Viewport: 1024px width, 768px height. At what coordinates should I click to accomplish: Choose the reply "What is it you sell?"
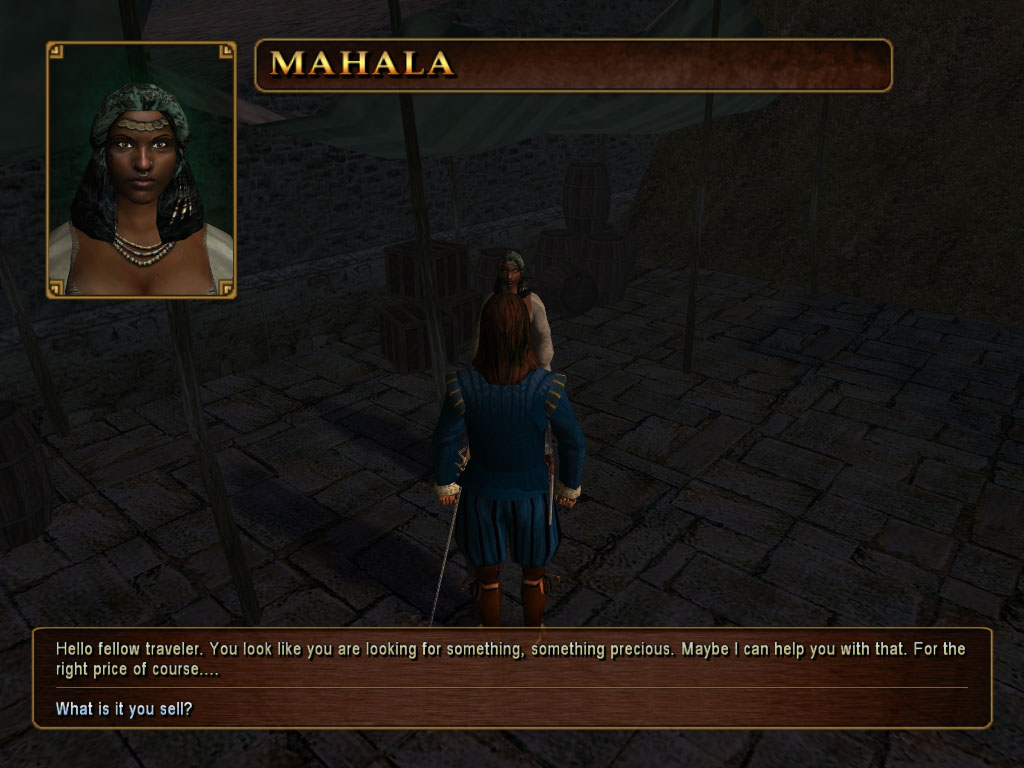point(124,709)
